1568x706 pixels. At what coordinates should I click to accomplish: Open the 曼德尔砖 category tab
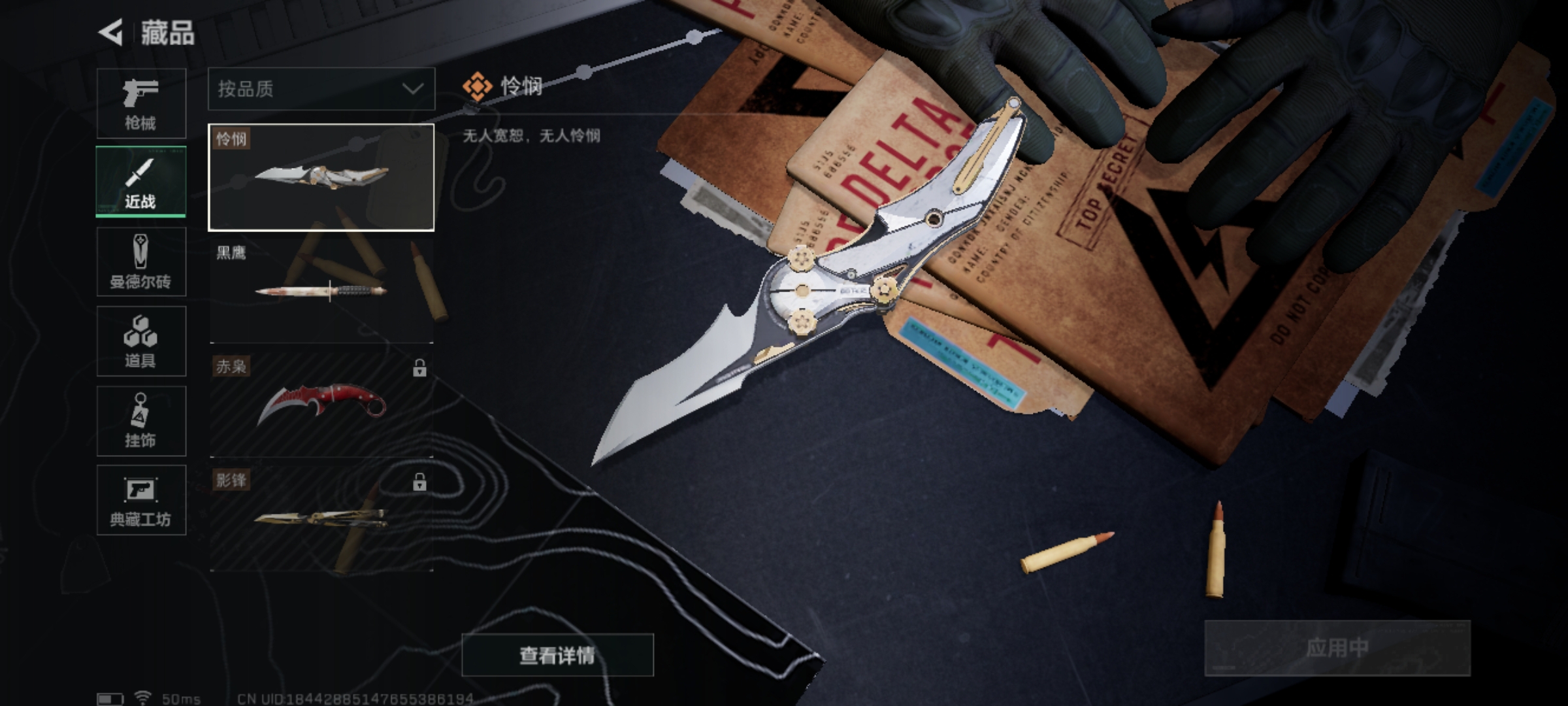[141, 262]
